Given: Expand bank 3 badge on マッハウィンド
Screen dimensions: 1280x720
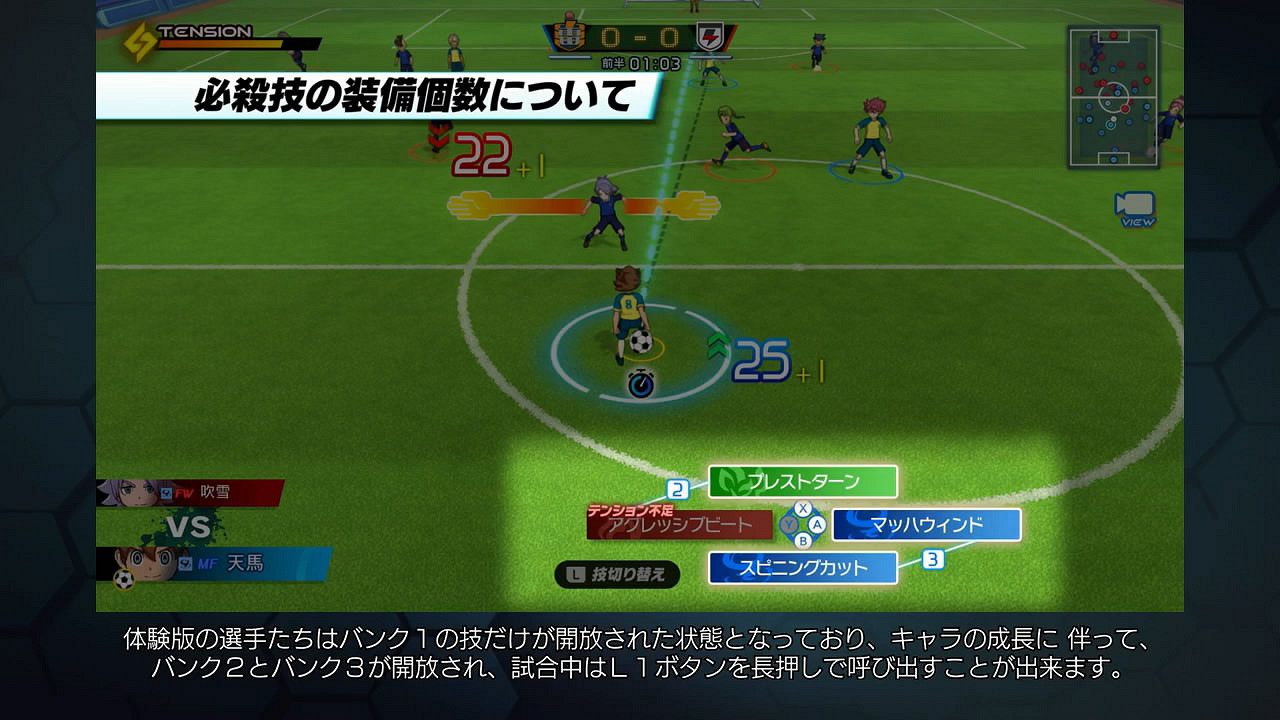Looking at the screenshot, I should click(934, 560).
